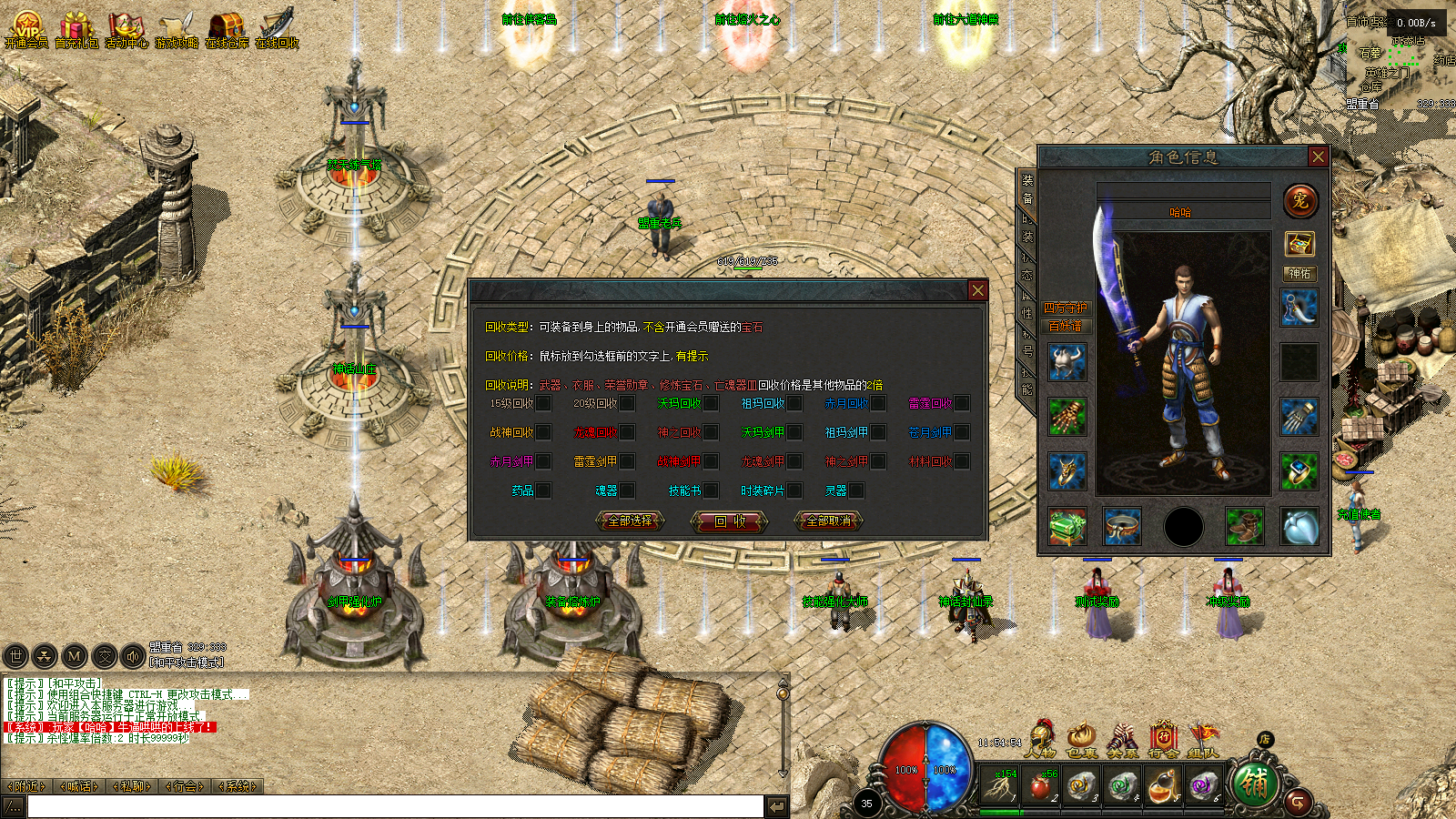Confirm recycling with the 回收 button
1456x819 pixels.
pos(730,521)
